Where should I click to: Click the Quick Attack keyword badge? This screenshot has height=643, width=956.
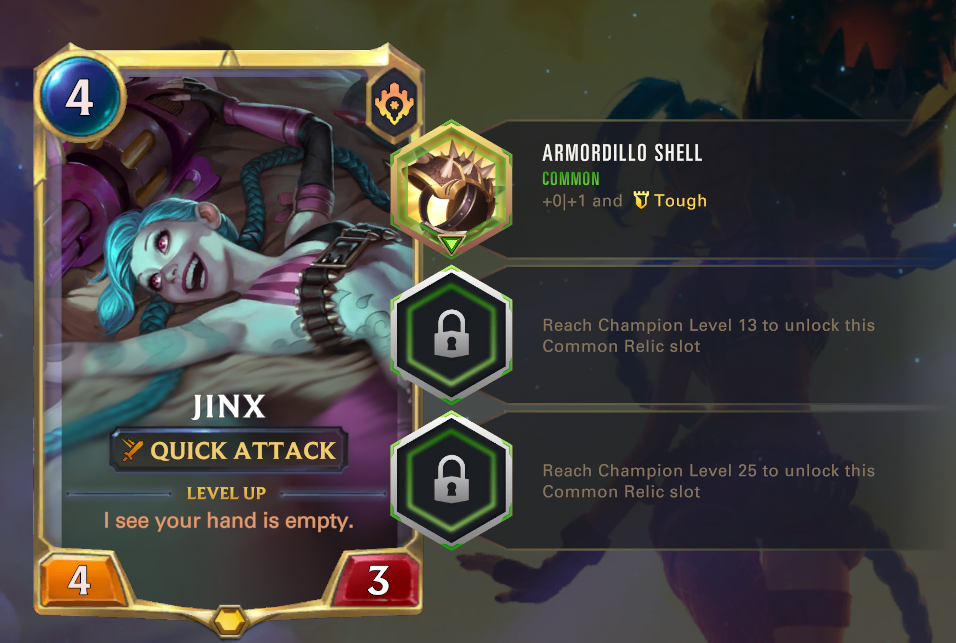[229, 451]
